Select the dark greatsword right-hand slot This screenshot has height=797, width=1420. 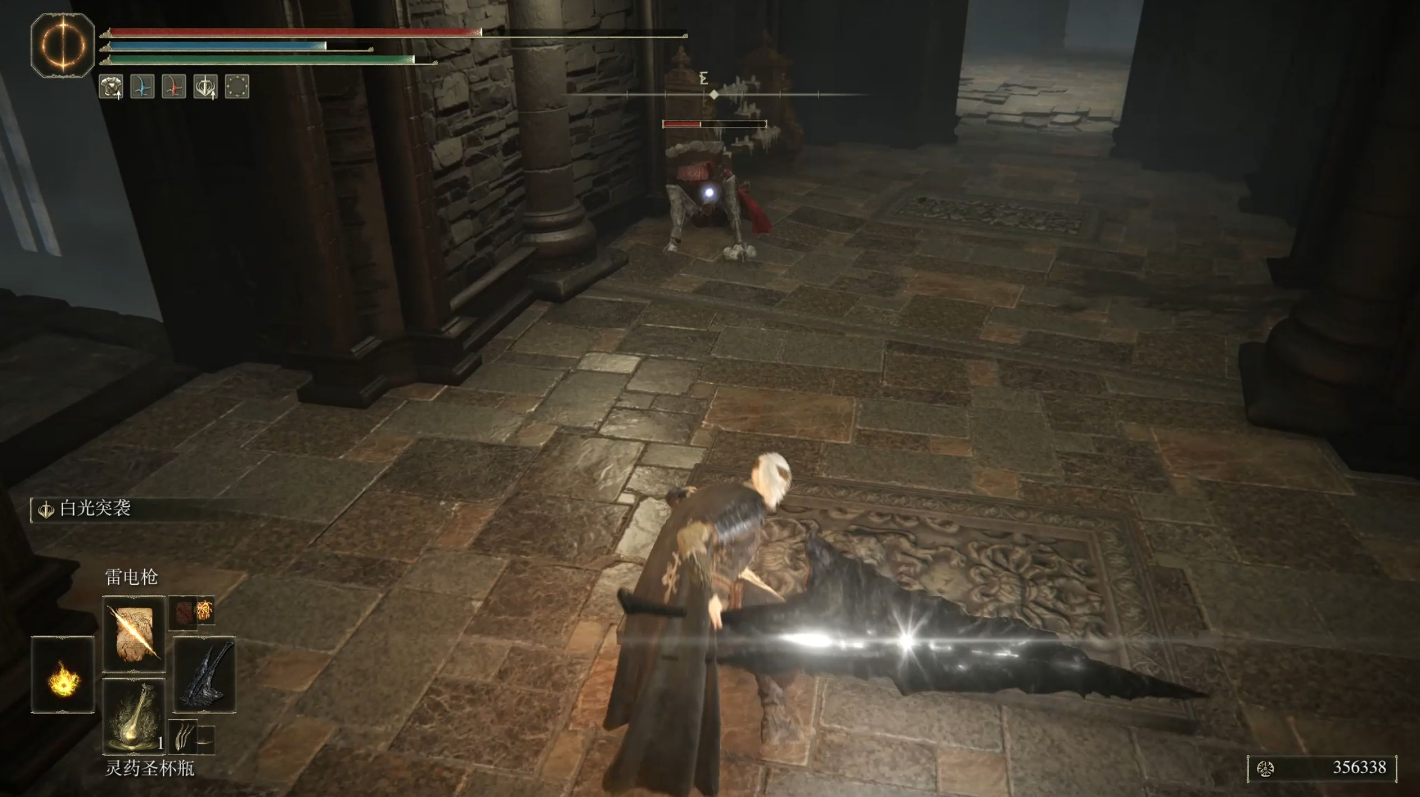204,675
